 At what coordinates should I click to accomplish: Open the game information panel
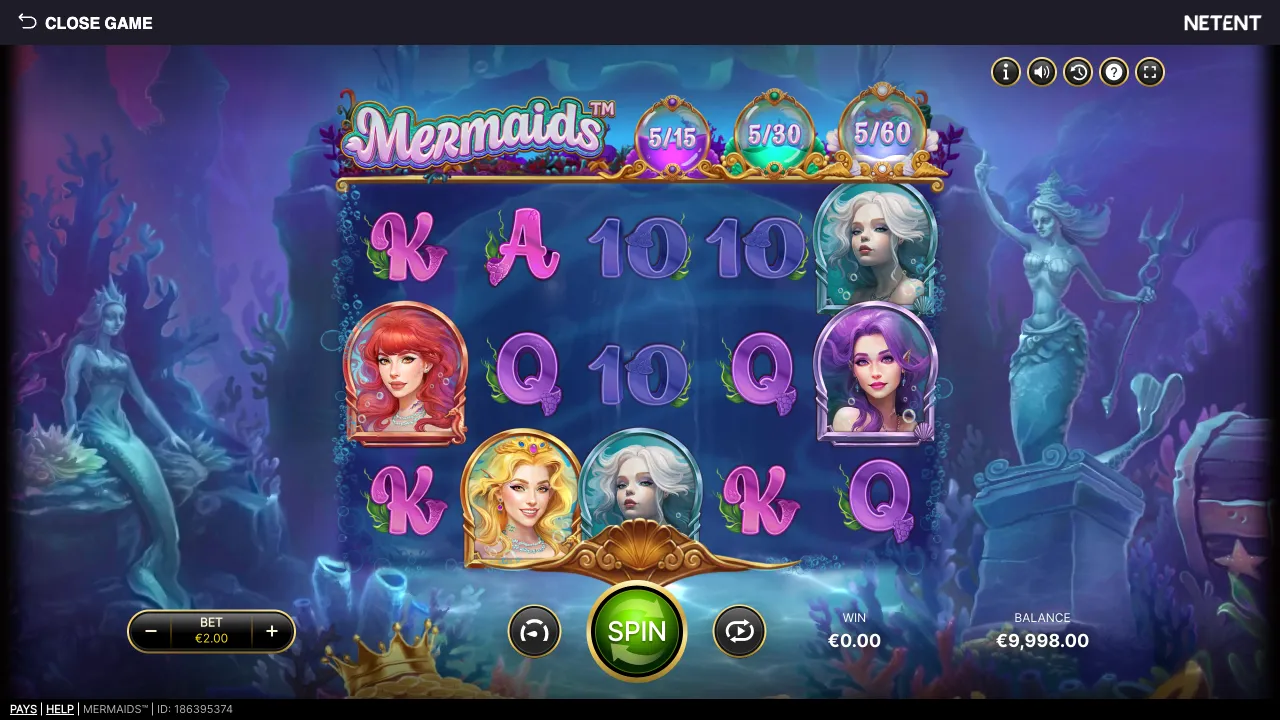pyautogui.click(x=1005, y=72)
